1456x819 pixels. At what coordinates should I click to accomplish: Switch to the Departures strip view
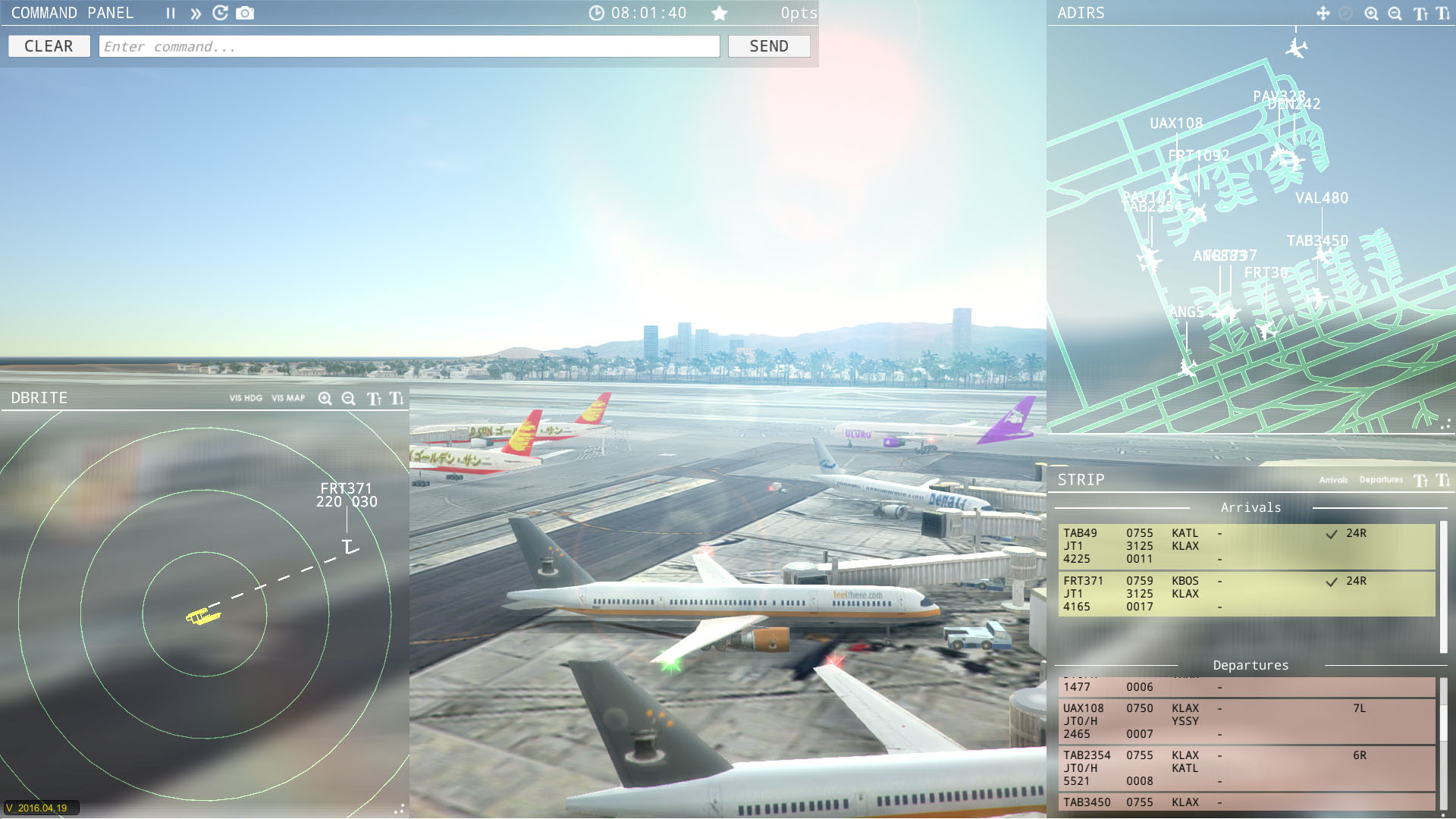[x=1381, y=480]
